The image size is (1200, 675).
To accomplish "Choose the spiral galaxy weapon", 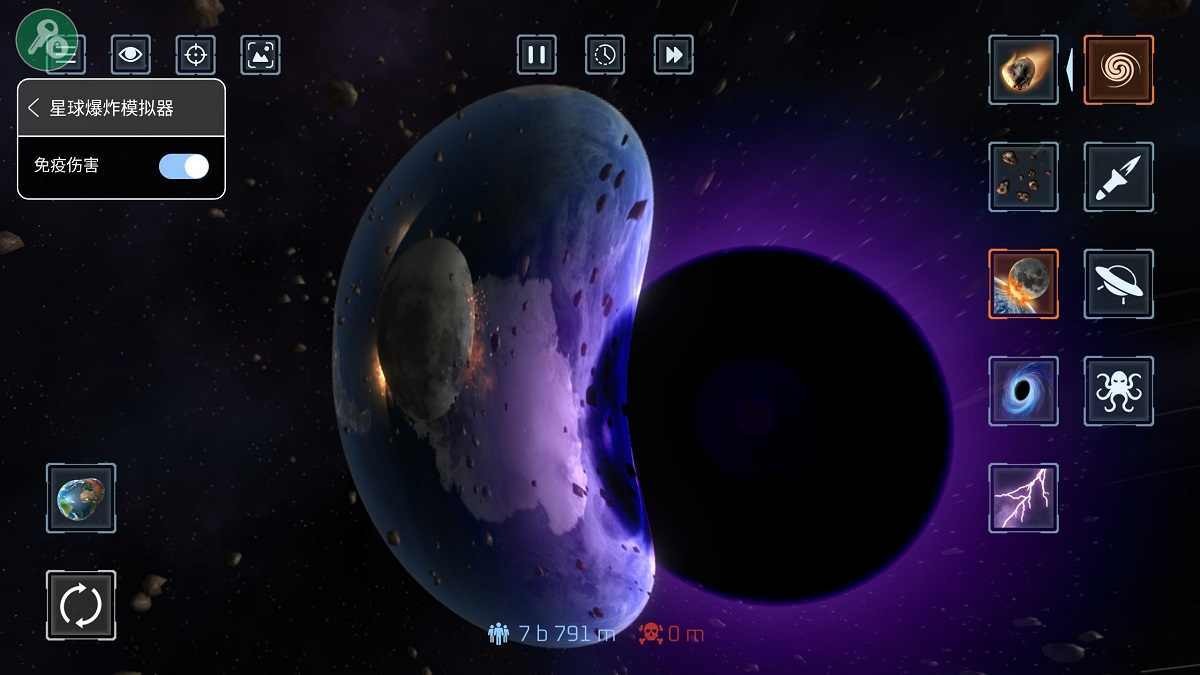I will tap(1119, 70).
